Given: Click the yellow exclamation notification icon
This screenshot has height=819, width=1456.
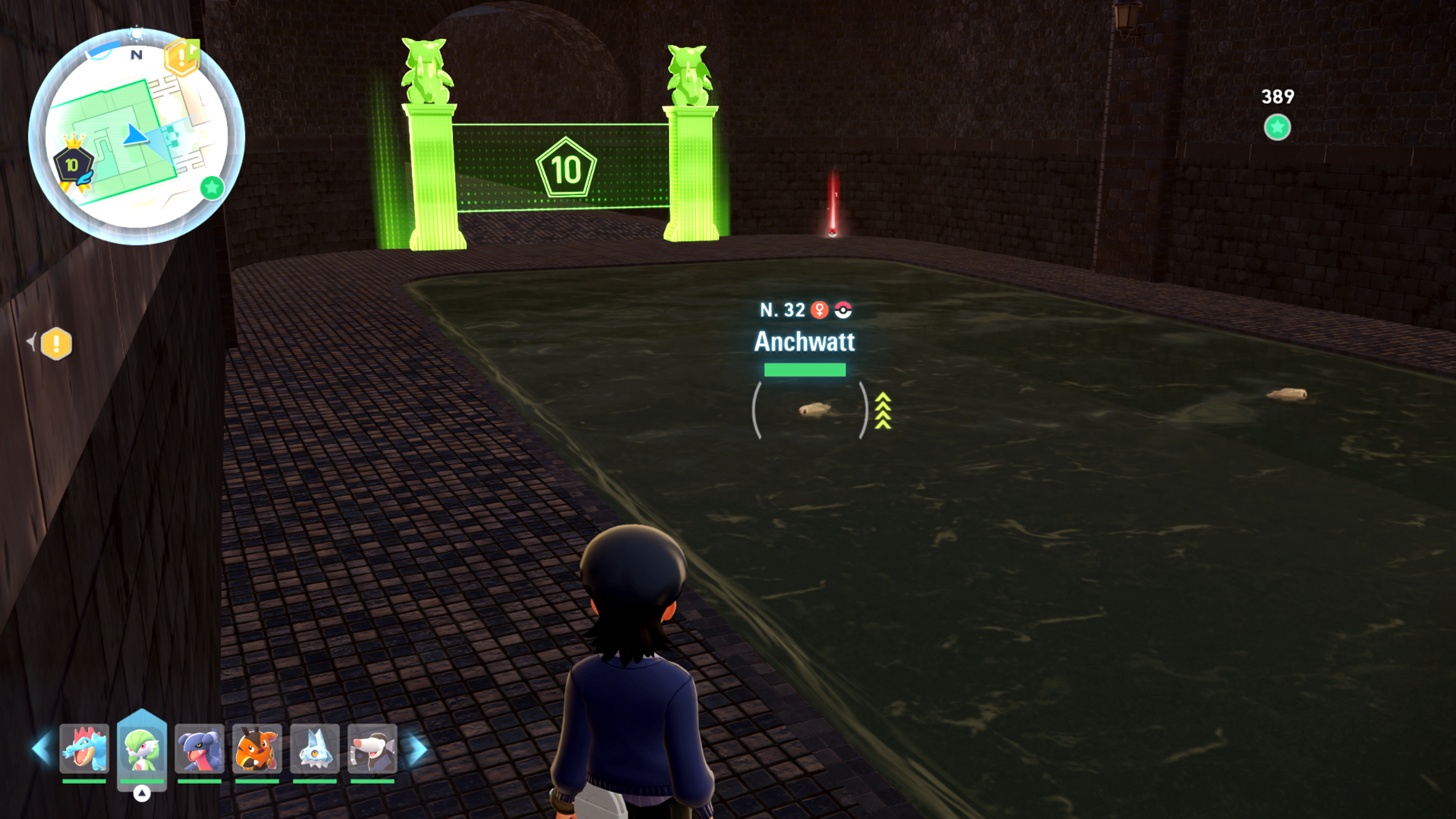Looking at the screenshot, I should point(56,344).
